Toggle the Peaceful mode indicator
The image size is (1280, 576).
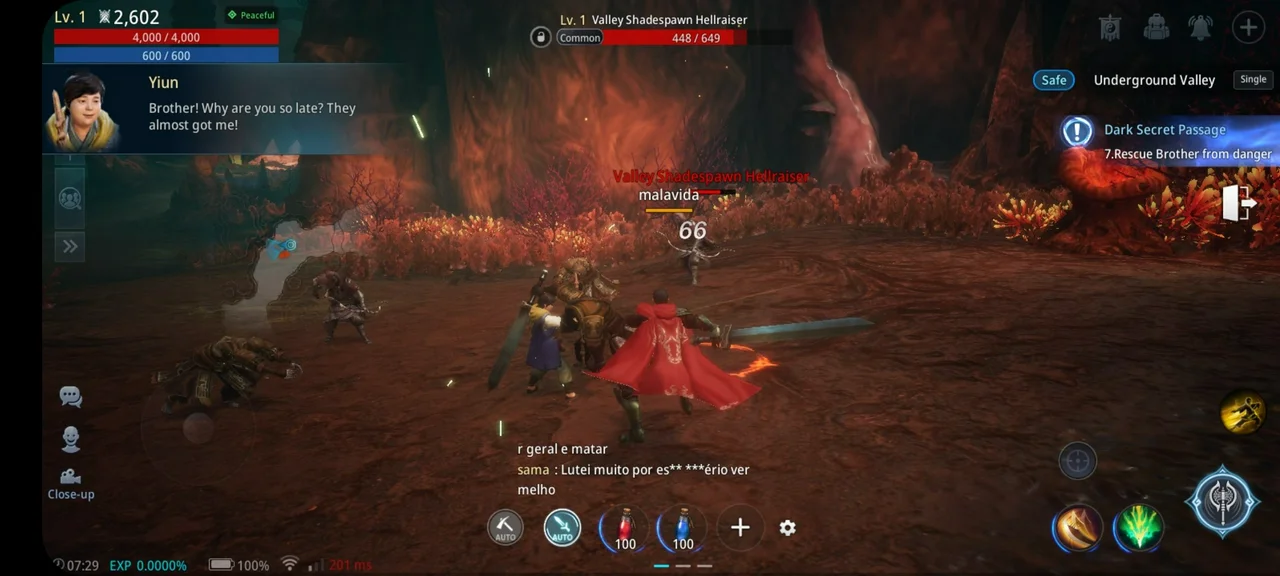point(251,15)
